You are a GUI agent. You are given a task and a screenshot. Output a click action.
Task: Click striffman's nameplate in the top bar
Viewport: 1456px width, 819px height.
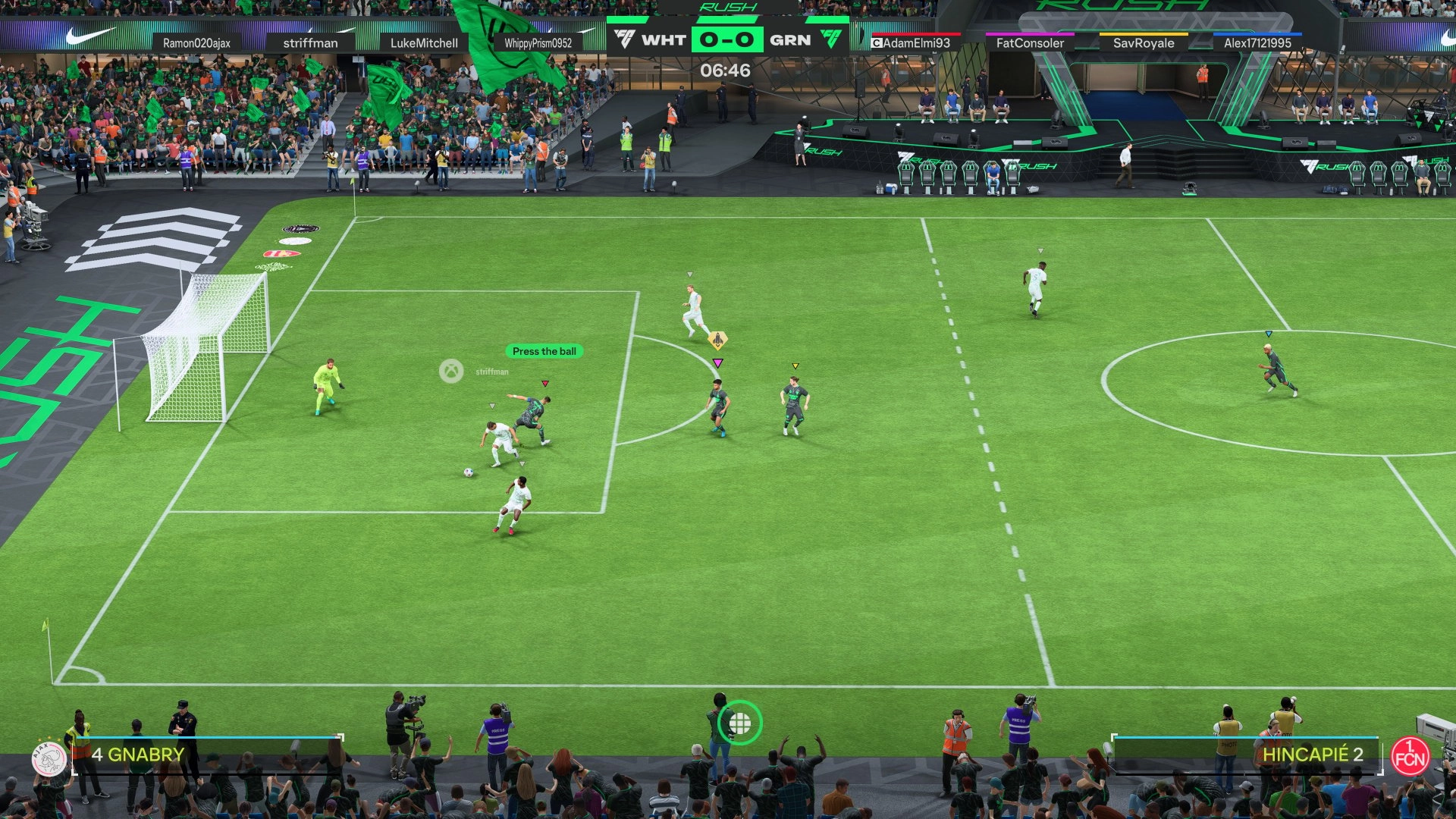coord(312,43)
